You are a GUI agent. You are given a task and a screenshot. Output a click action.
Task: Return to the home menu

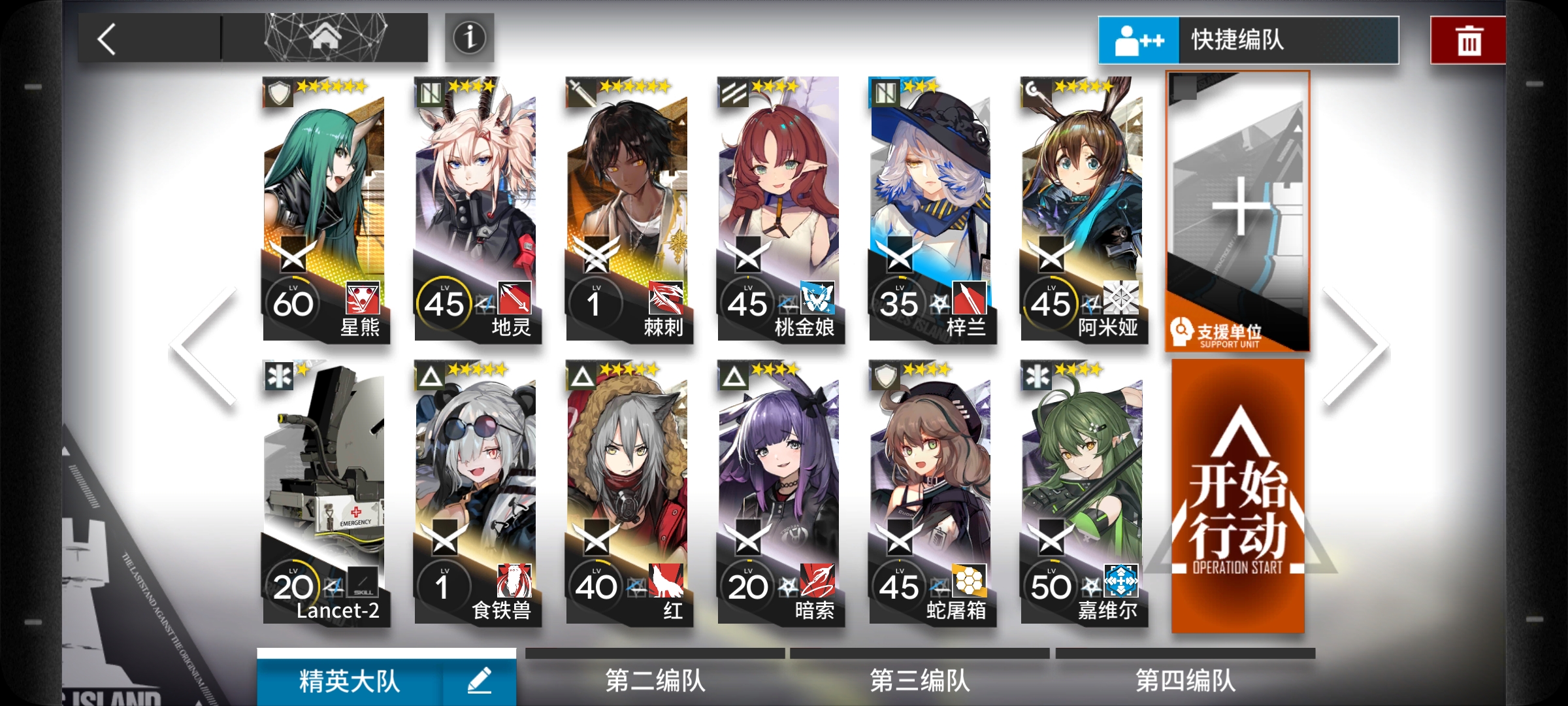(325, 38)
